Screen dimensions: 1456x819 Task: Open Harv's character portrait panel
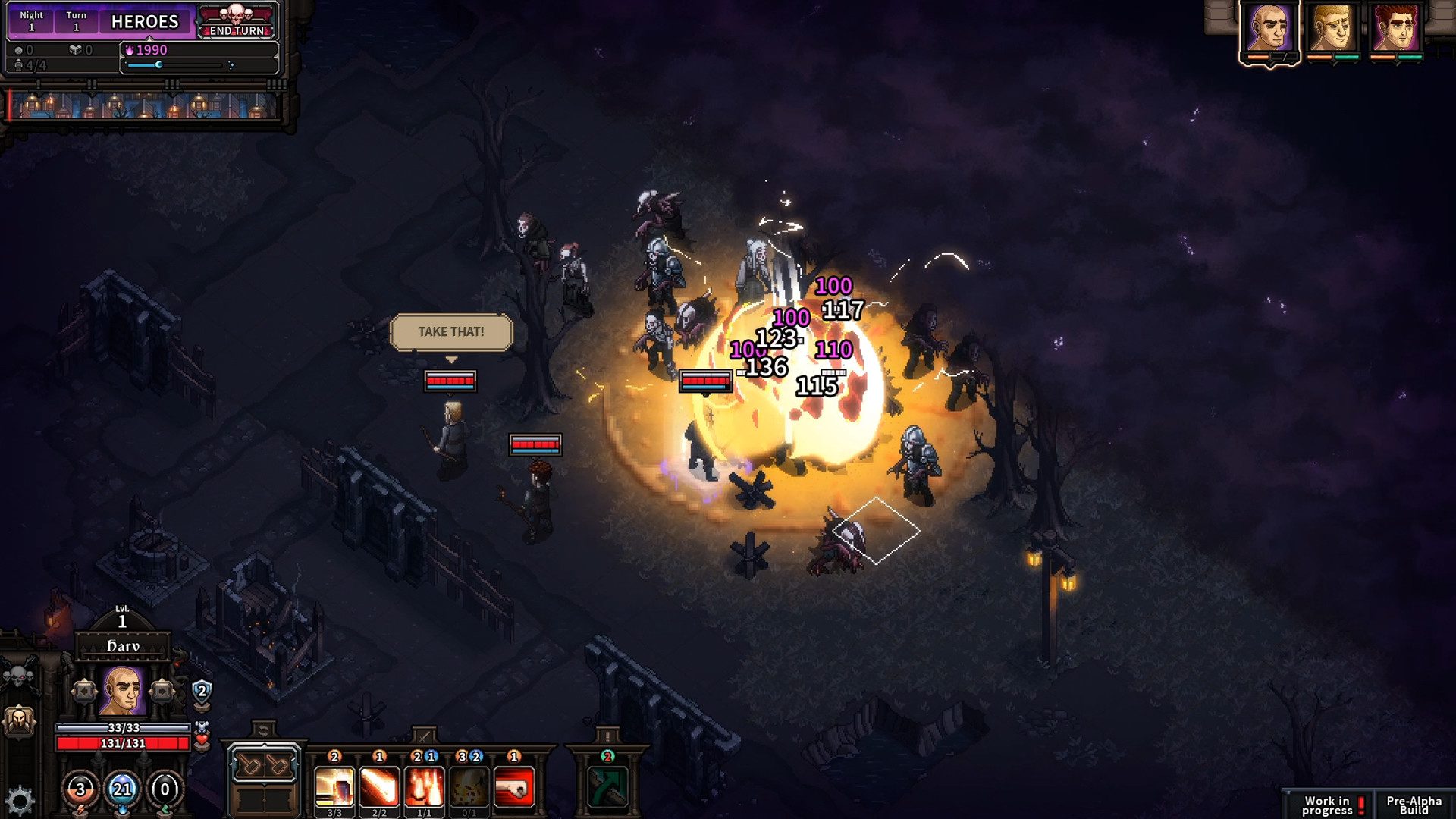coord(122,691)
